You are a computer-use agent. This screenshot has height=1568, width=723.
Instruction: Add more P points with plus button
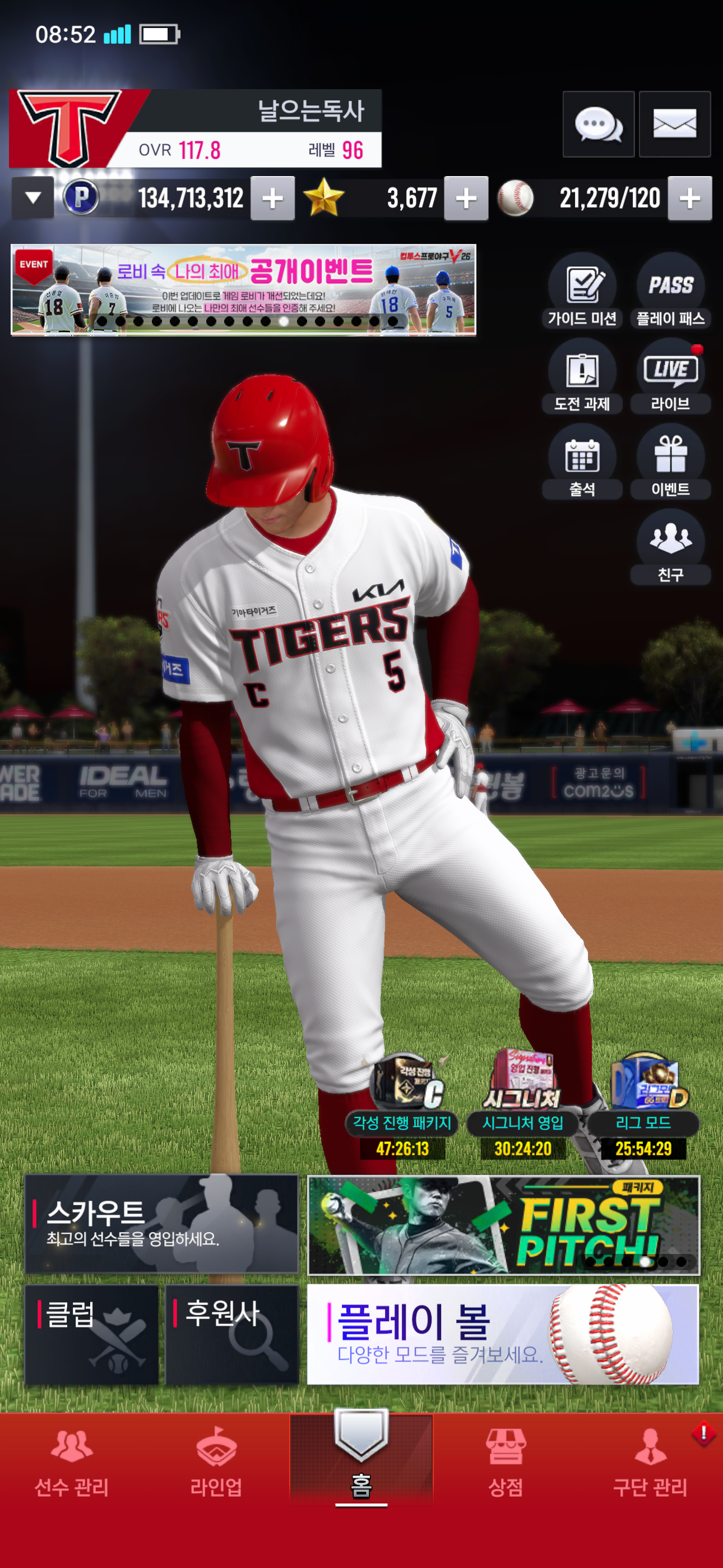point(272,198)
